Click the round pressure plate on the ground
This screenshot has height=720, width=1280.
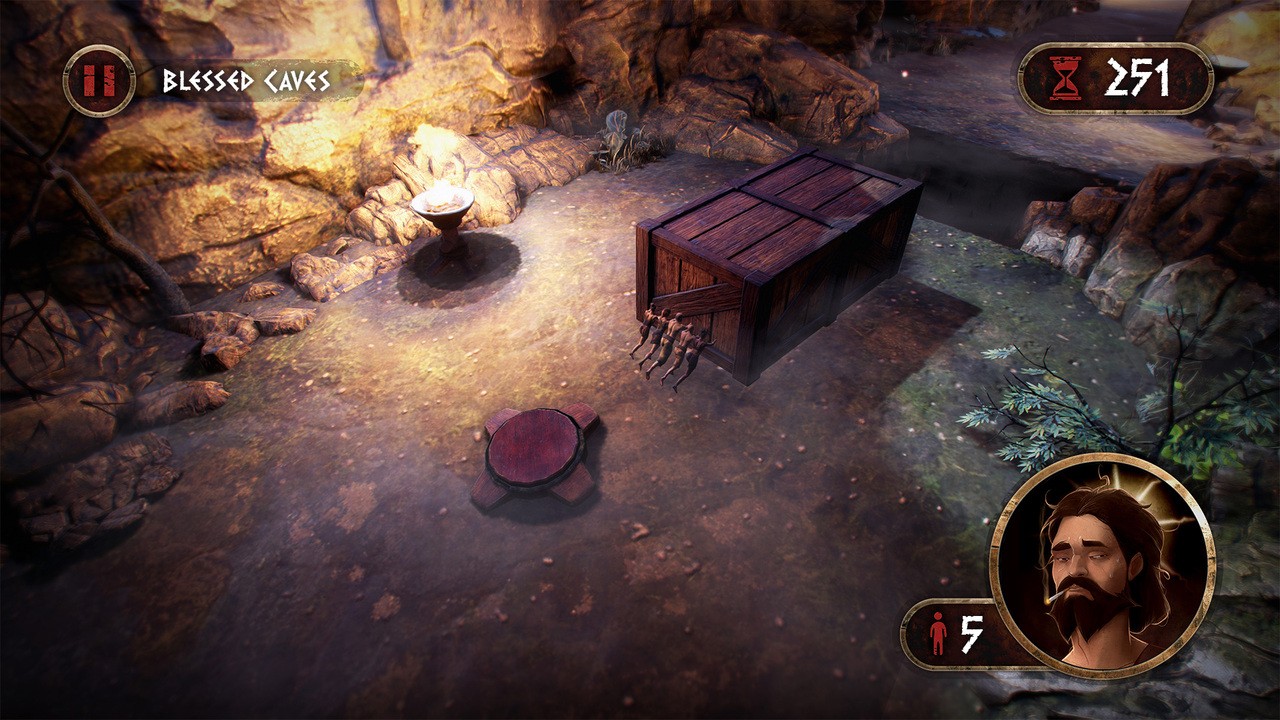533,444
